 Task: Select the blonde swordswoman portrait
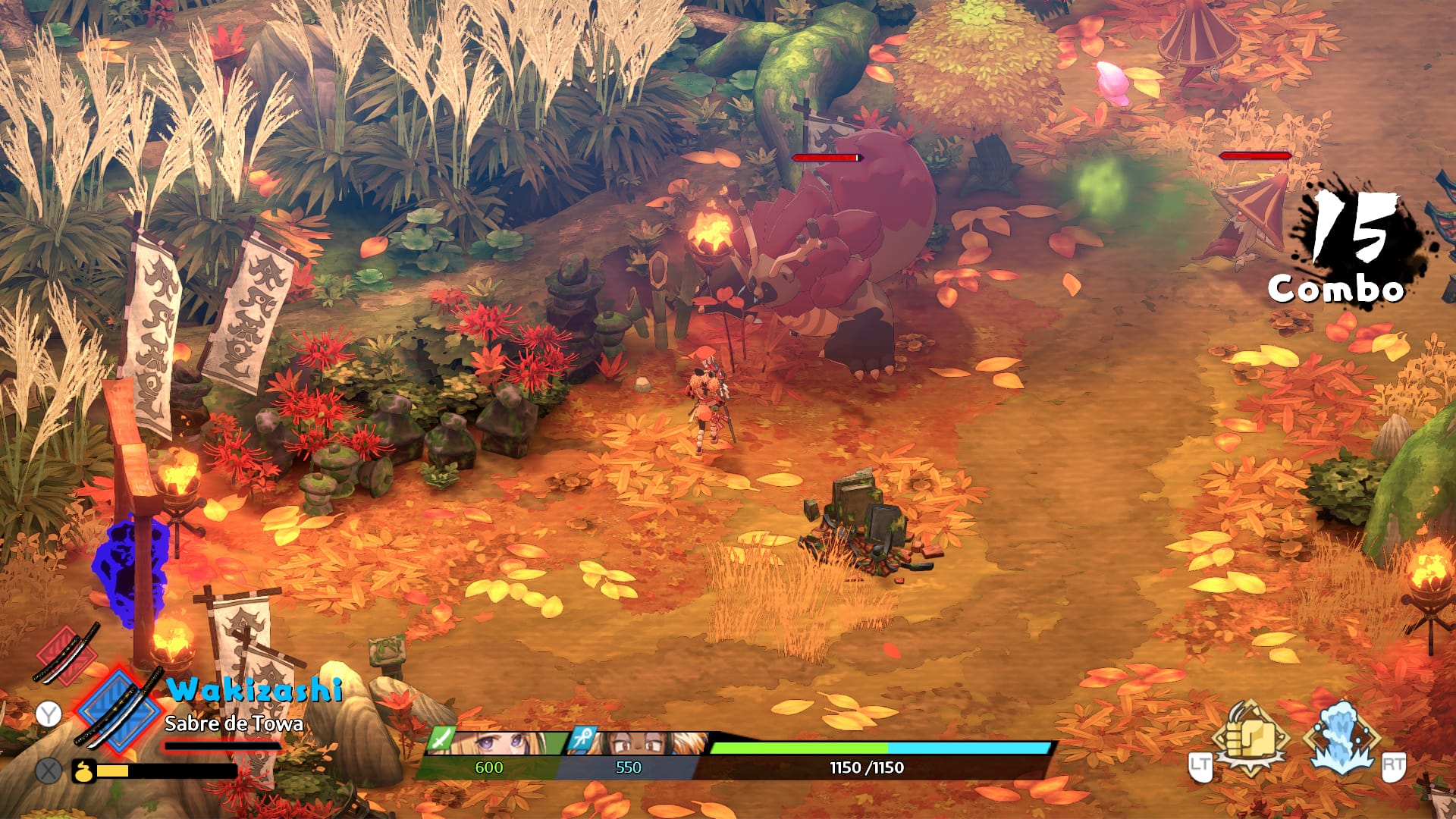point(500,743)
